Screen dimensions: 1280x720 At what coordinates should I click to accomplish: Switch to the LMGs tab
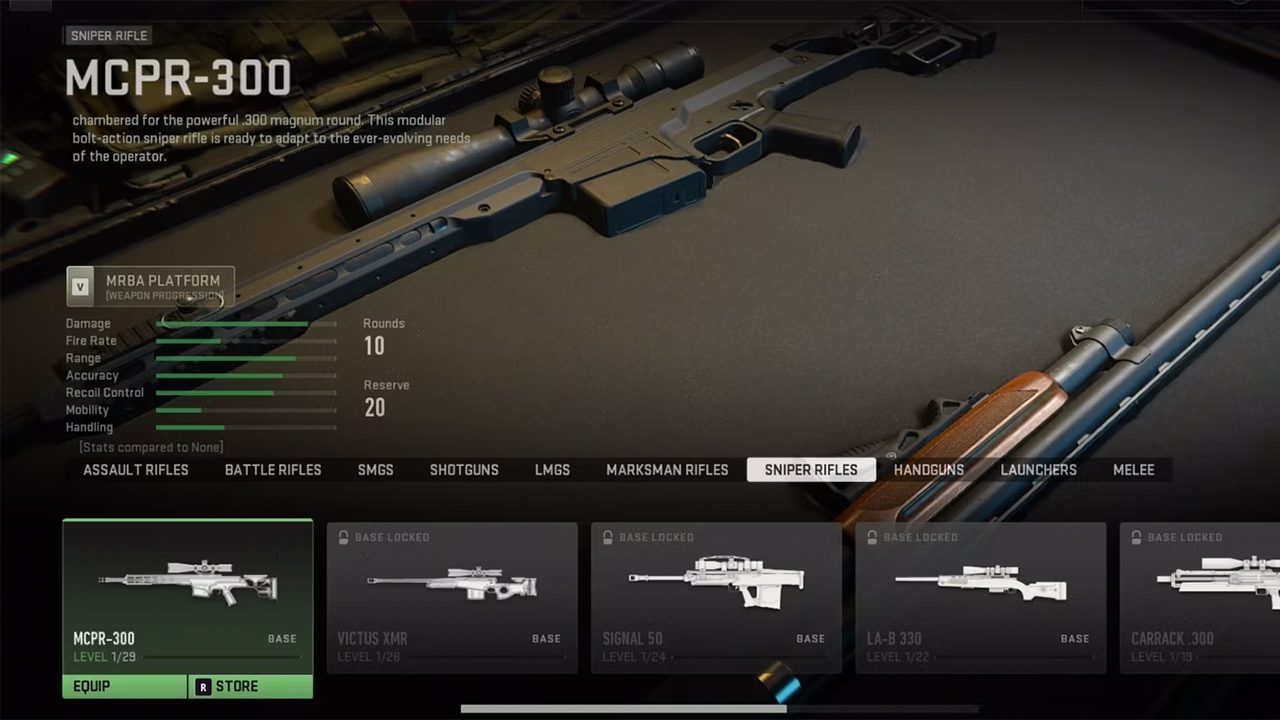[x=552, y=470]
